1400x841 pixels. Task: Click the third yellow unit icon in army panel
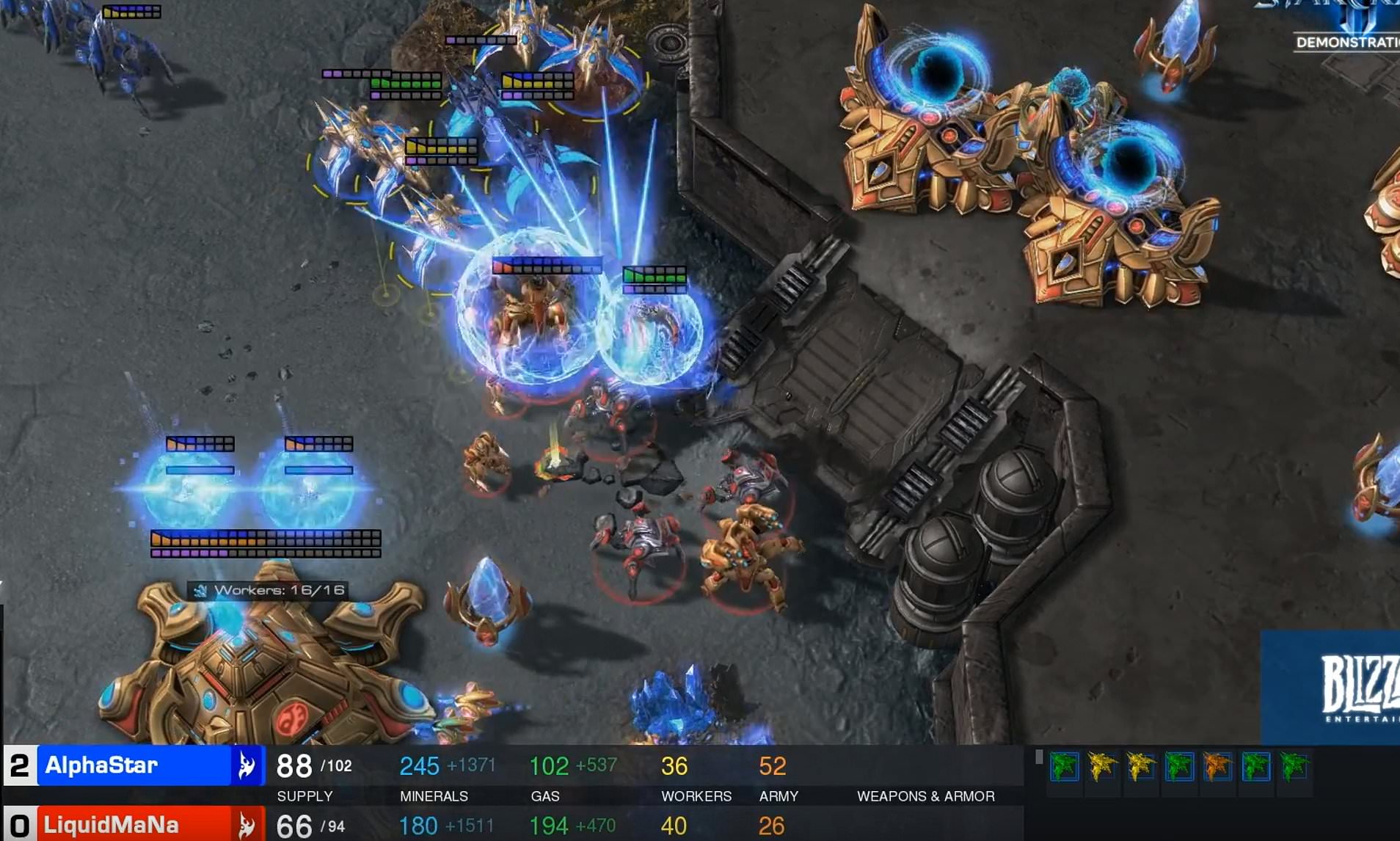pos(1140,766)
